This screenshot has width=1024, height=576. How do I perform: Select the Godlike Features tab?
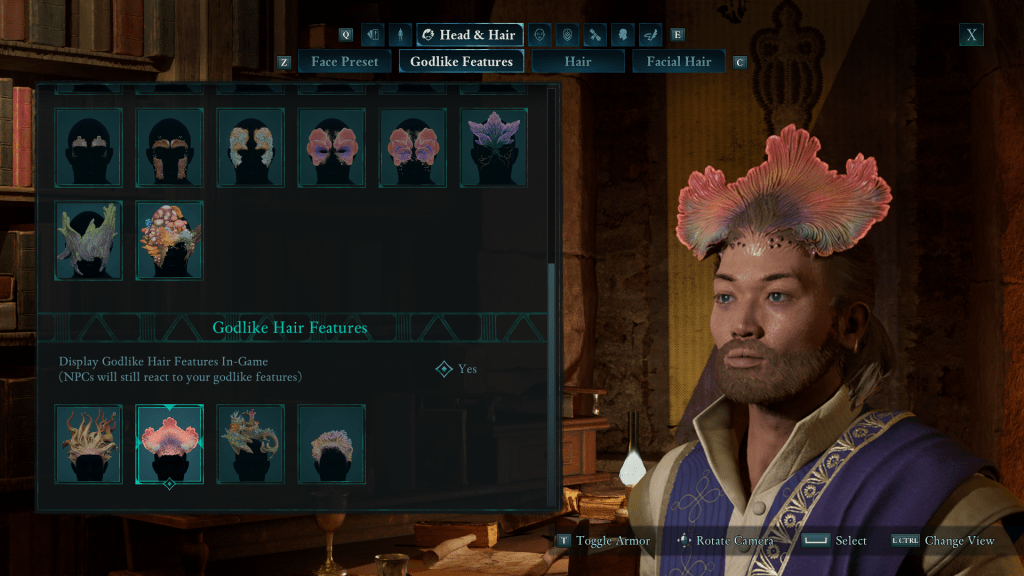coord(461,62)
